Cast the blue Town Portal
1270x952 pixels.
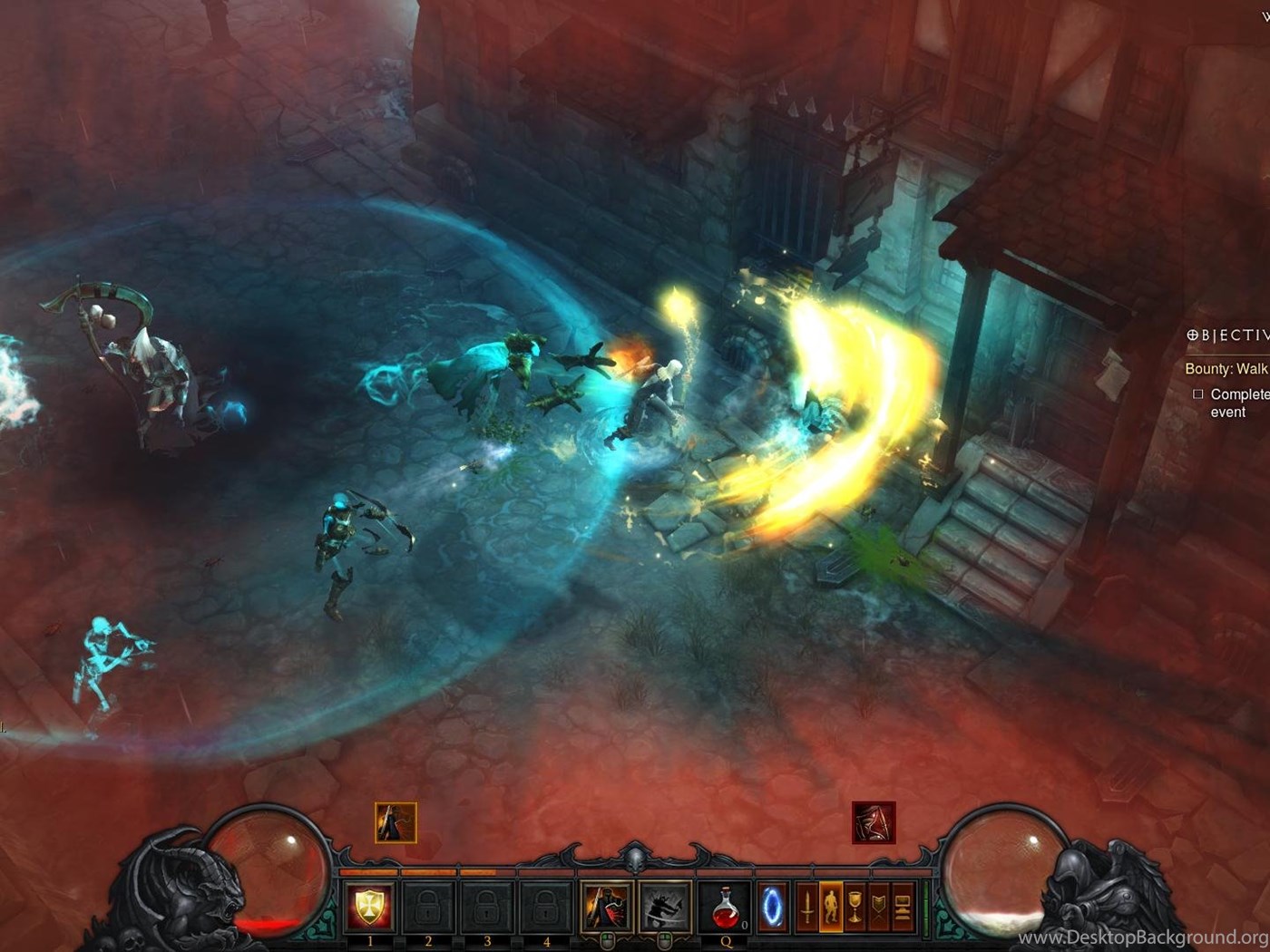coord(772,906)
